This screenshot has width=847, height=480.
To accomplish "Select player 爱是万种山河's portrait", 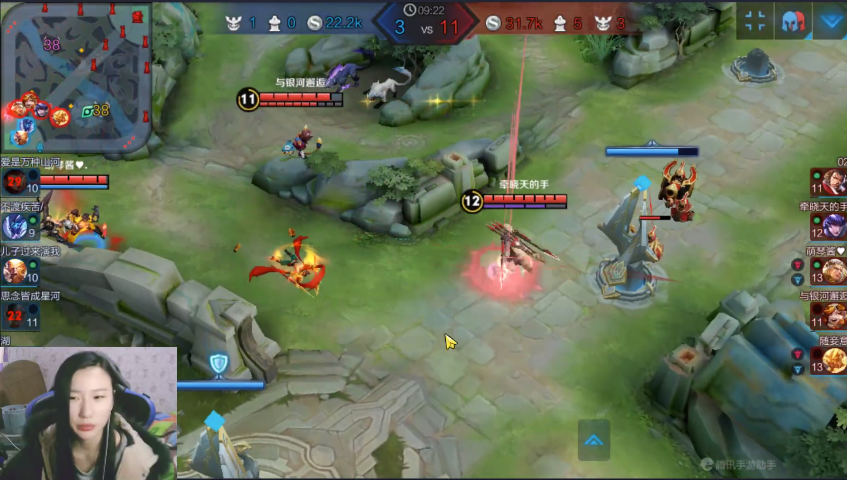I will (x=14, y=182).
